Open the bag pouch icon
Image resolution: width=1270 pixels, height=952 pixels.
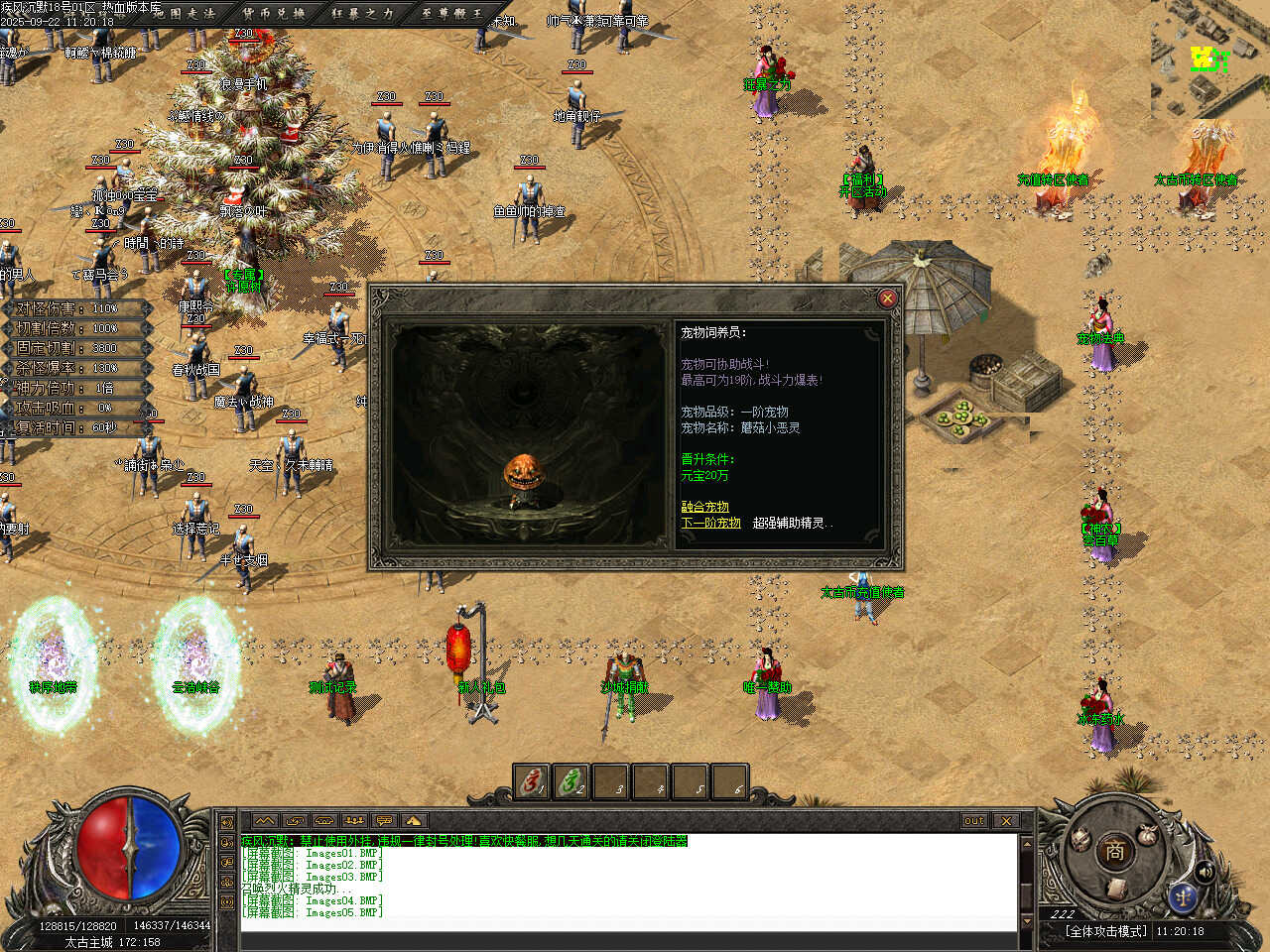[1149, 834]
